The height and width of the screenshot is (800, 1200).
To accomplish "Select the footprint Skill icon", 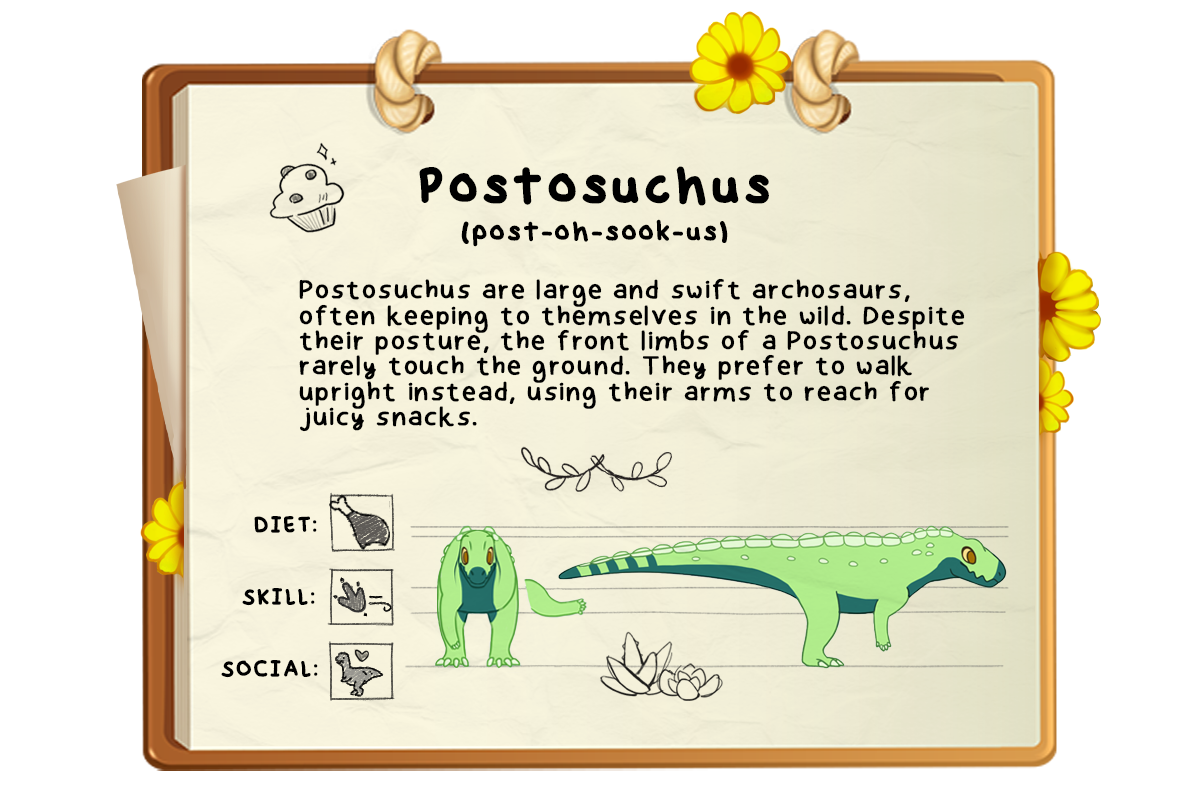I will [x=361, y=597].
